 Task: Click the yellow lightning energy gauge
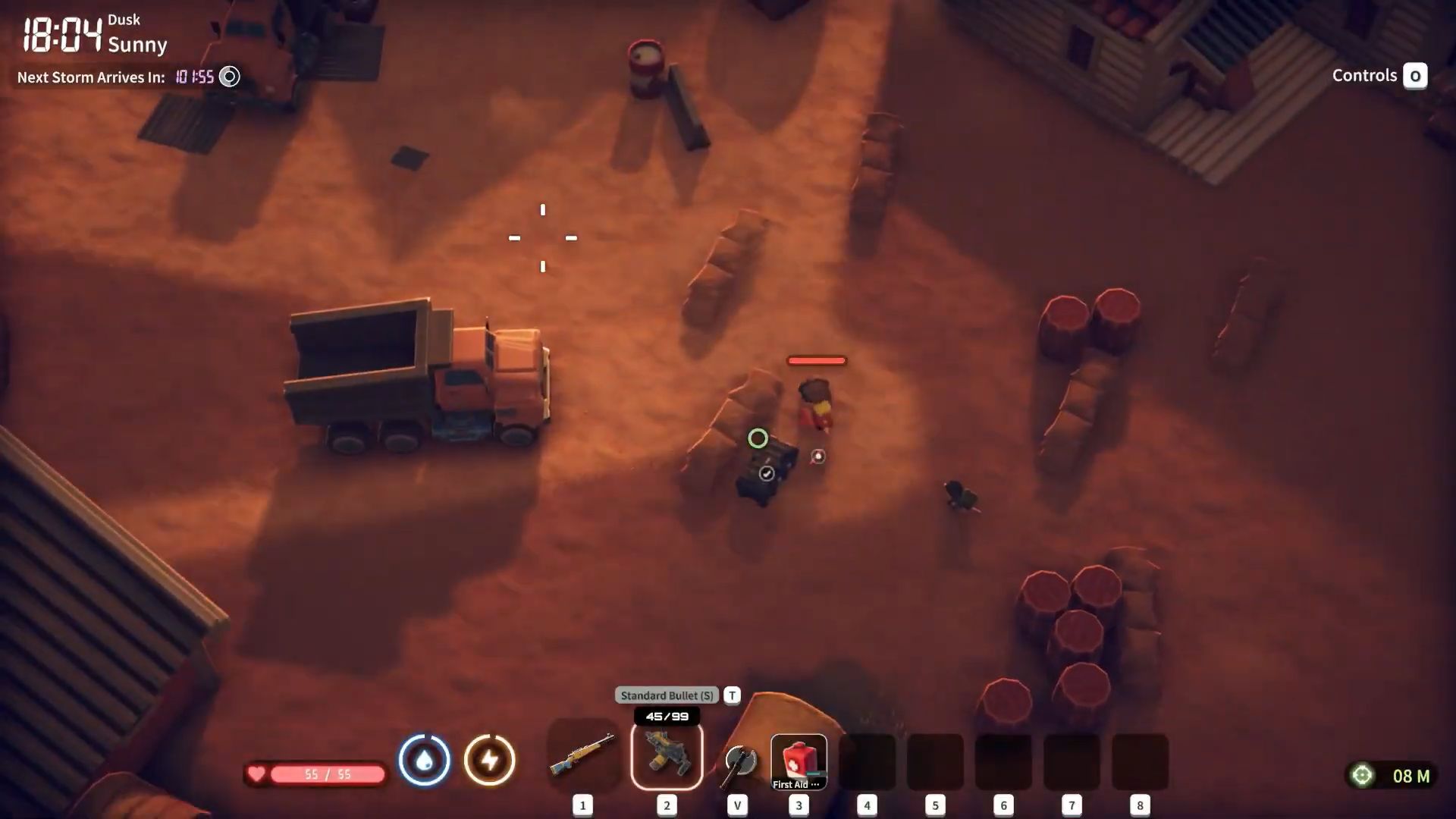491,761
